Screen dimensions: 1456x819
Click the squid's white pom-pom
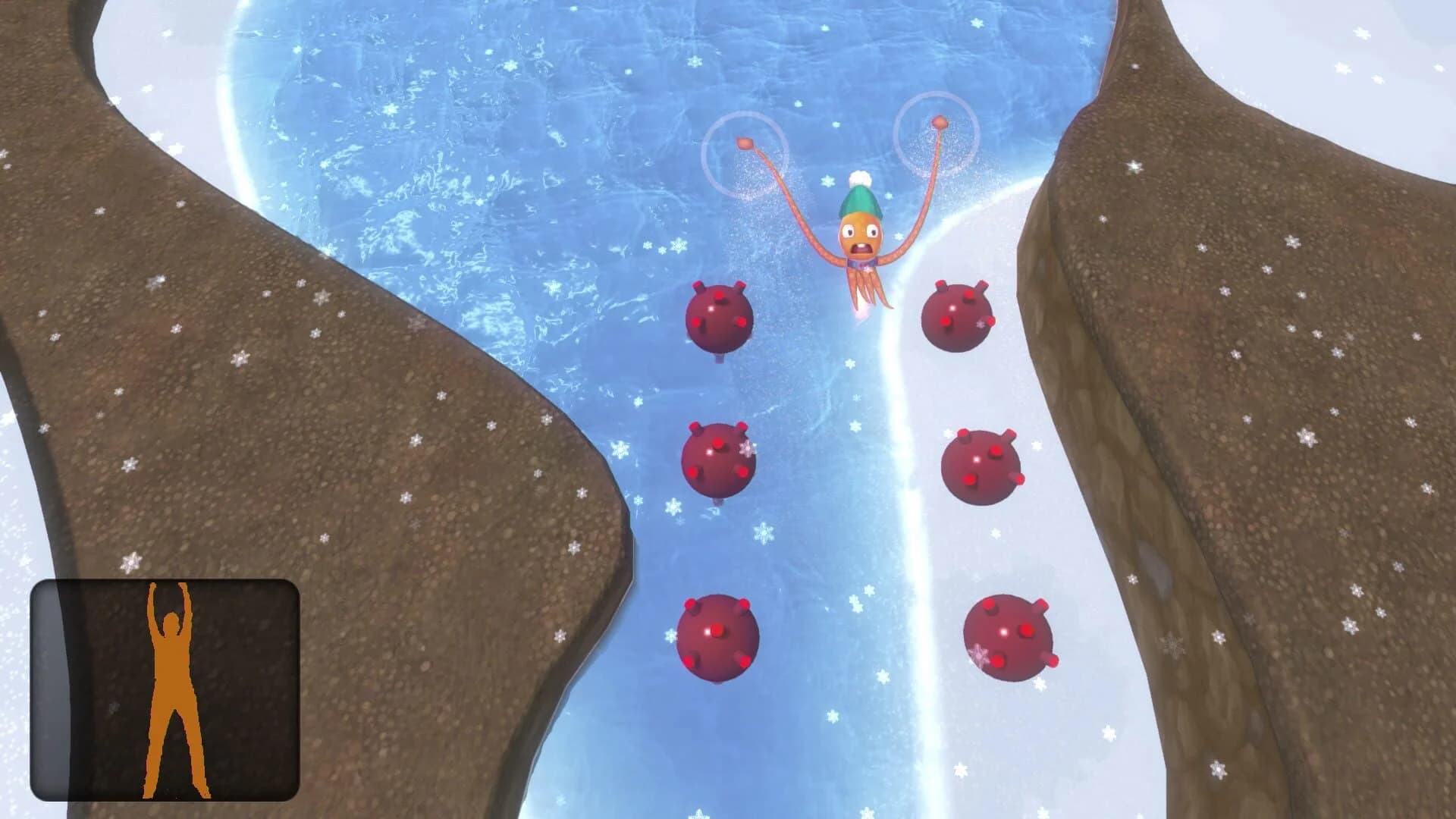point(861,180)
